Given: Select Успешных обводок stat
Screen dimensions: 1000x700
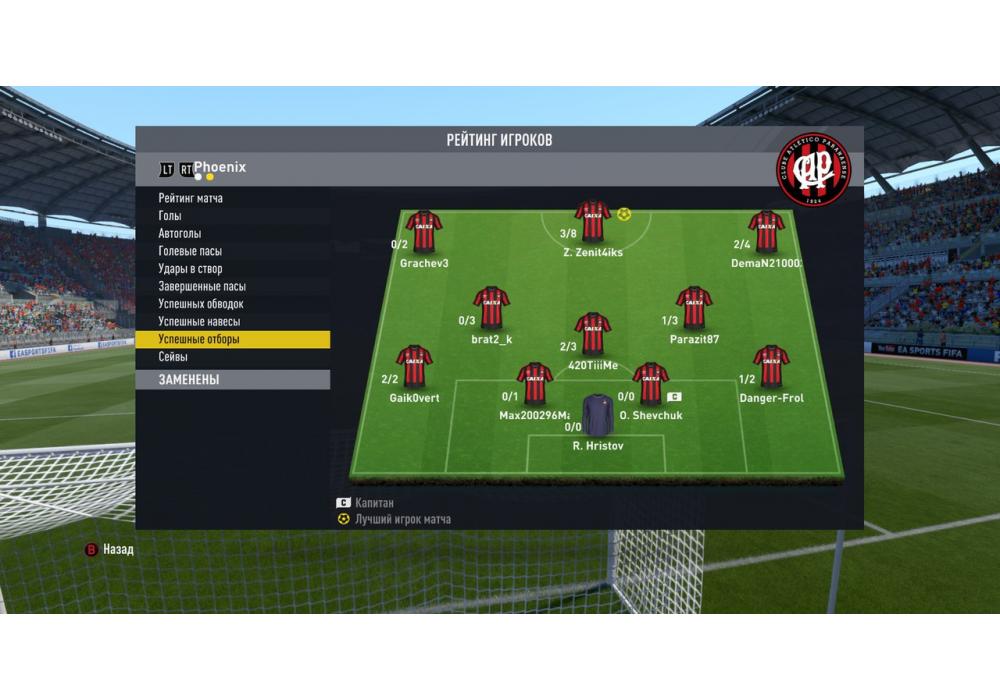Looking at the screenshot, I should (x=201, y=304).
